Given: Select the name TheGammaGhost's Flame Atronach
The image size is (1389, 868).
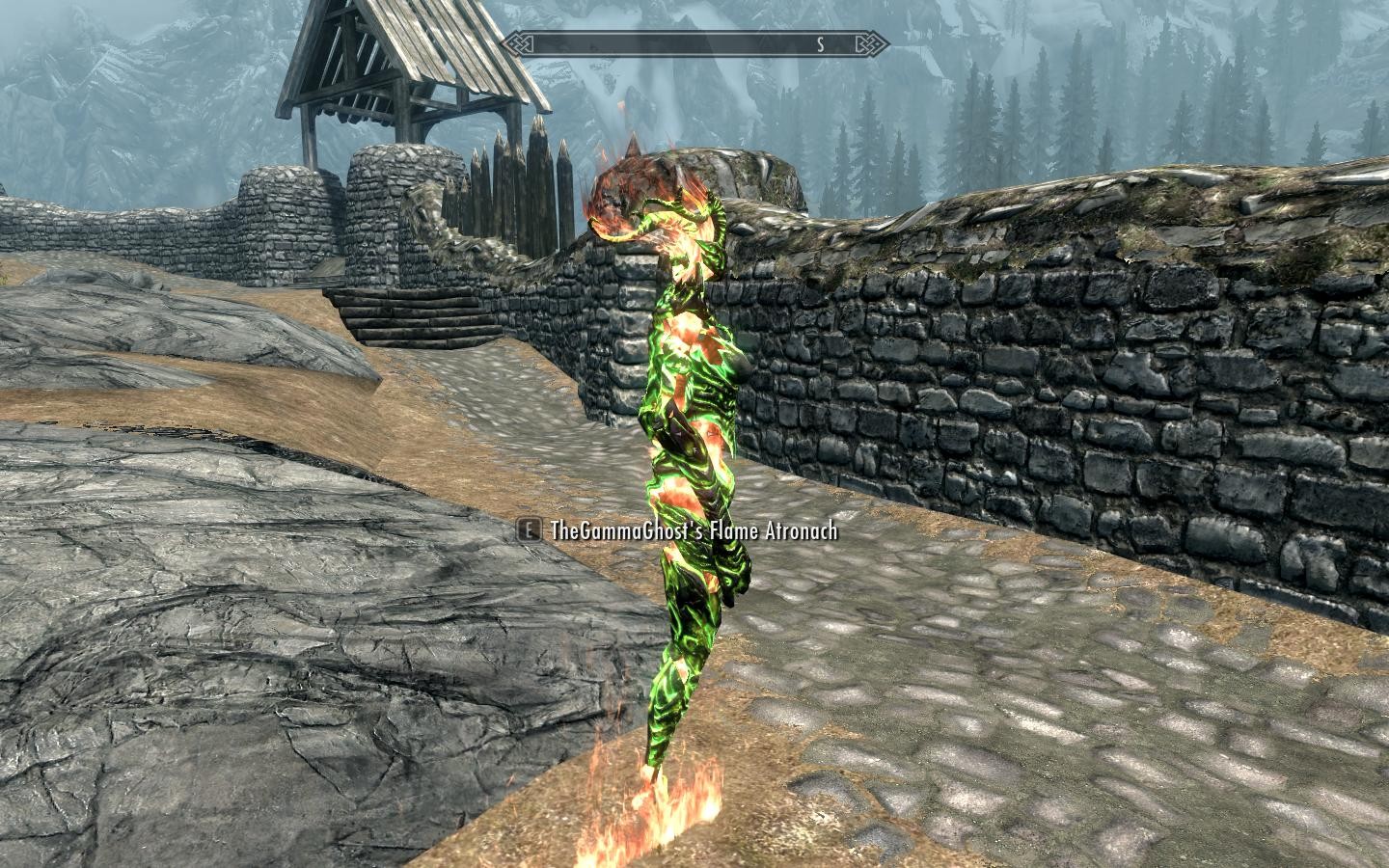Looking at the screenshot, I should (x=694, y=530).
